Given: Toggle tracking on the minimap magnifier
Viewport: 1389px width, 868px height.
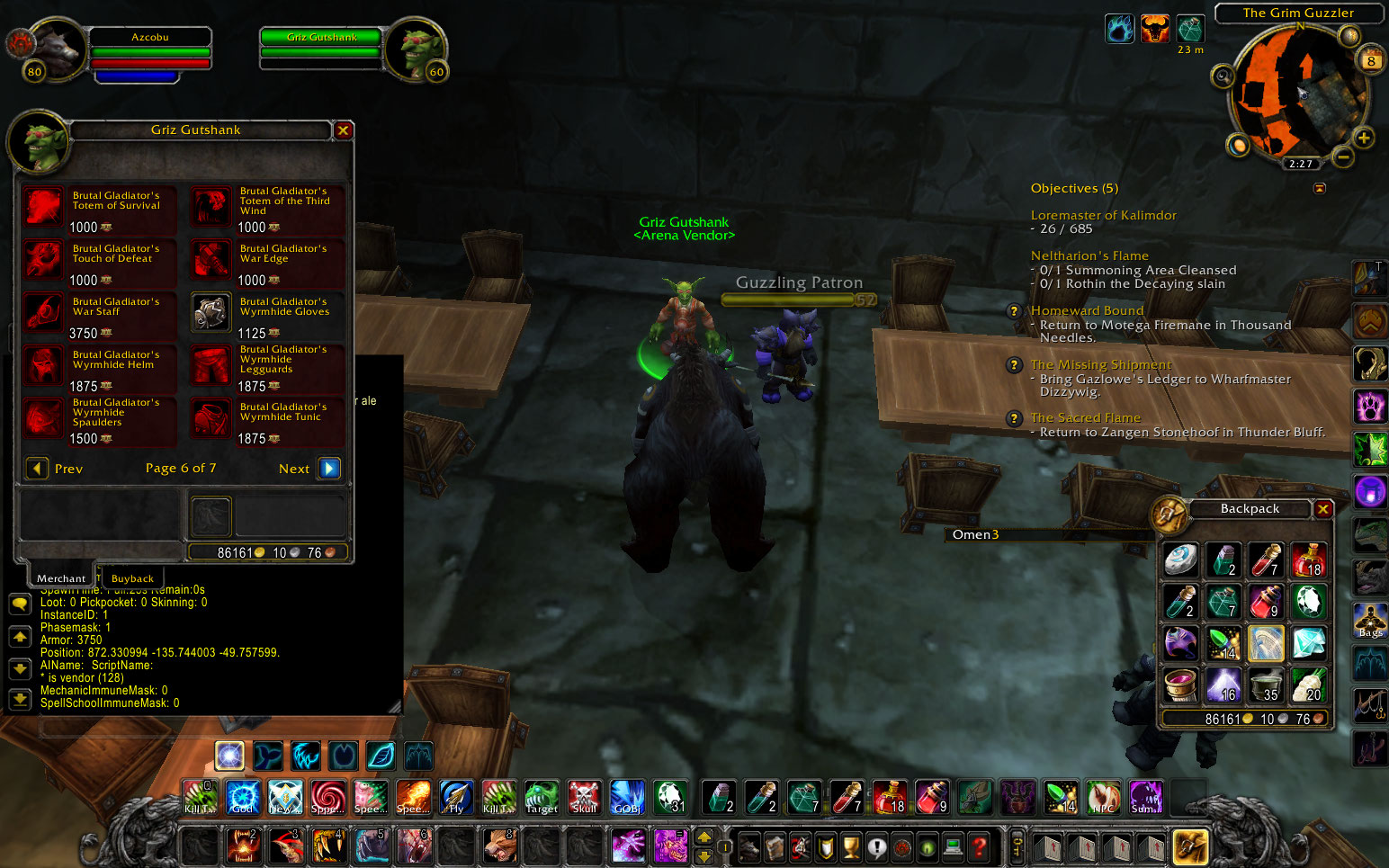Looking at the screenshot, I should 1223,77.
